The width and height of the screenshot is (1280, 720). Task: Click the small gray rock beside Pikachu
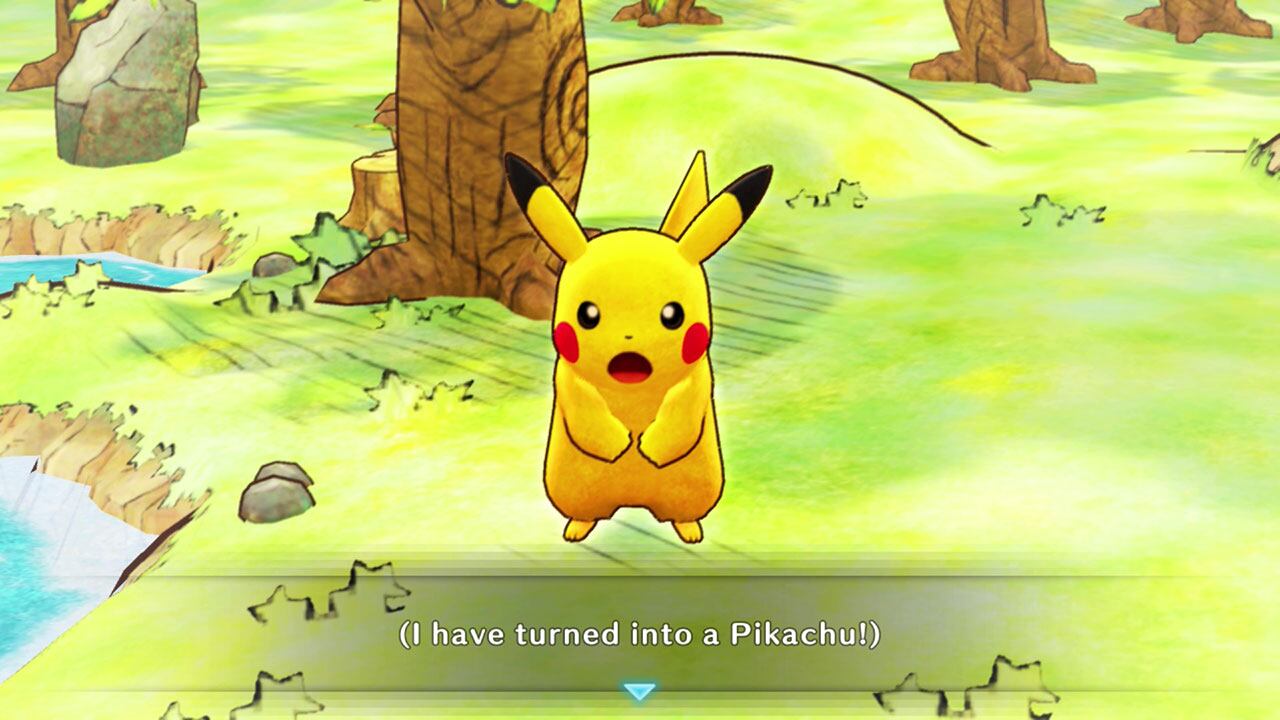[x=275, y=490]
